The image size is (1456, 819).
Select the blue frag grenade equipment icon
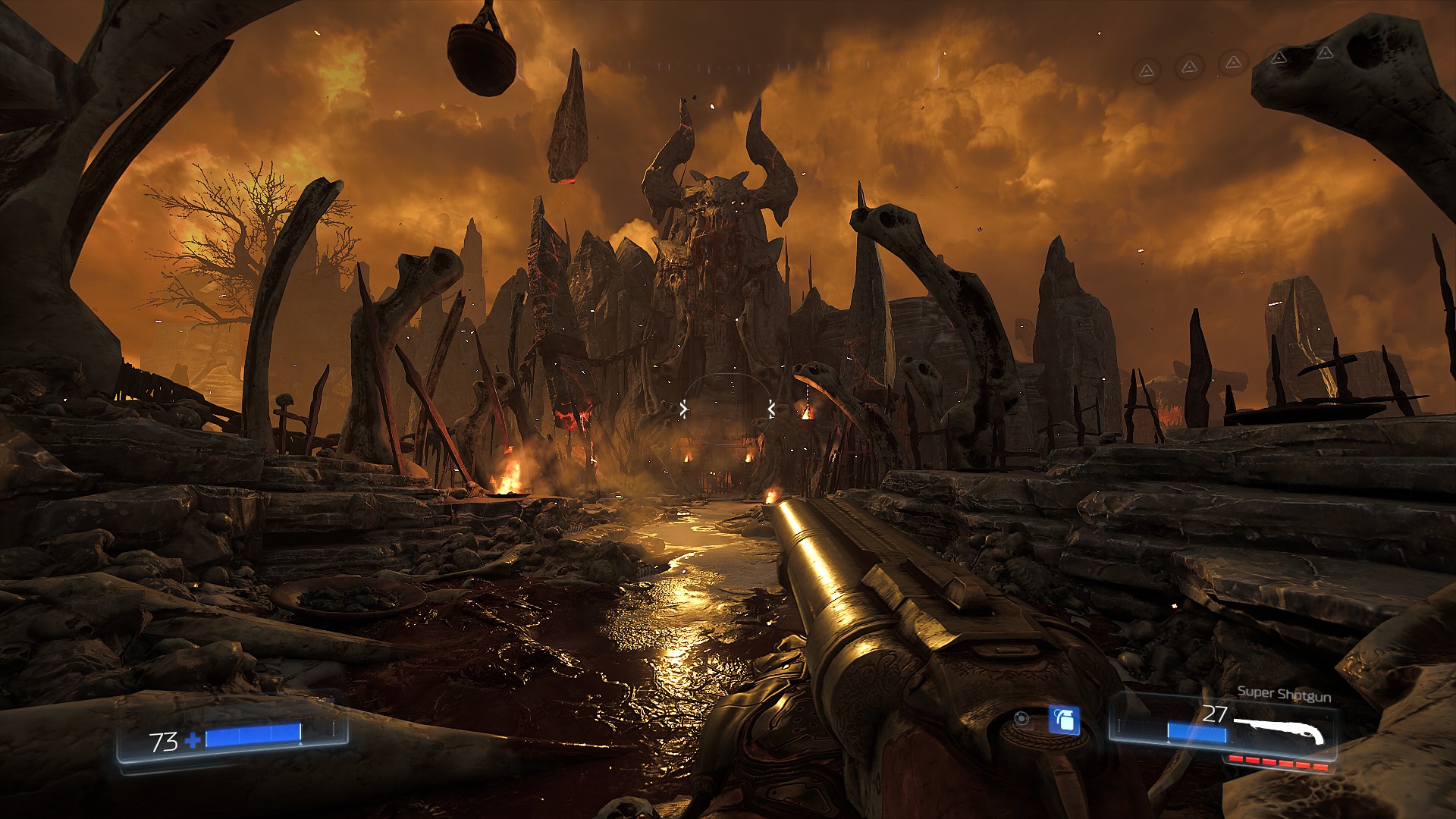pyautogui.click(x=1064, y=720)
